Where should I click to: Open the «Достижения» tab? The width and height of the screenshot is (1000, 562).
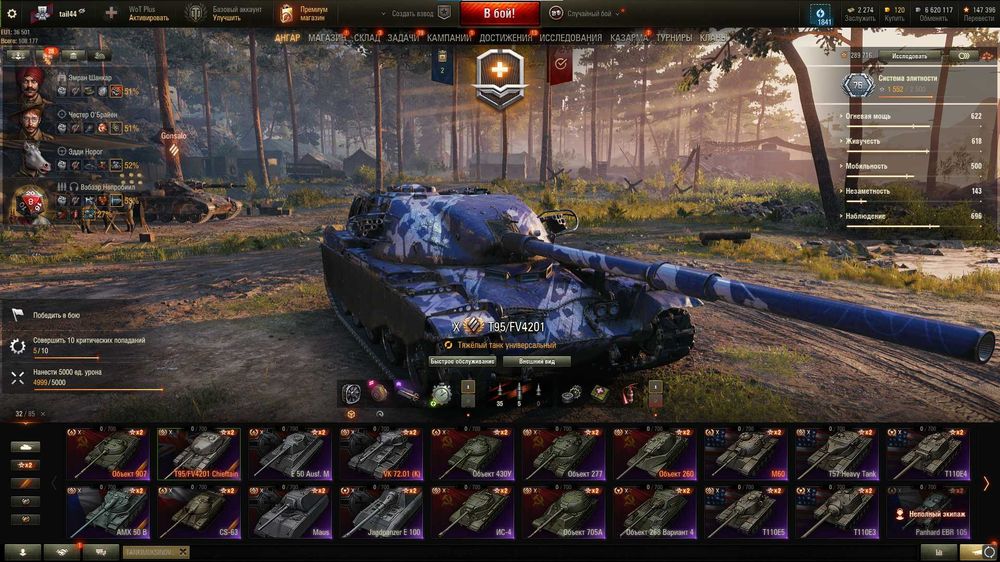[505, 38]
